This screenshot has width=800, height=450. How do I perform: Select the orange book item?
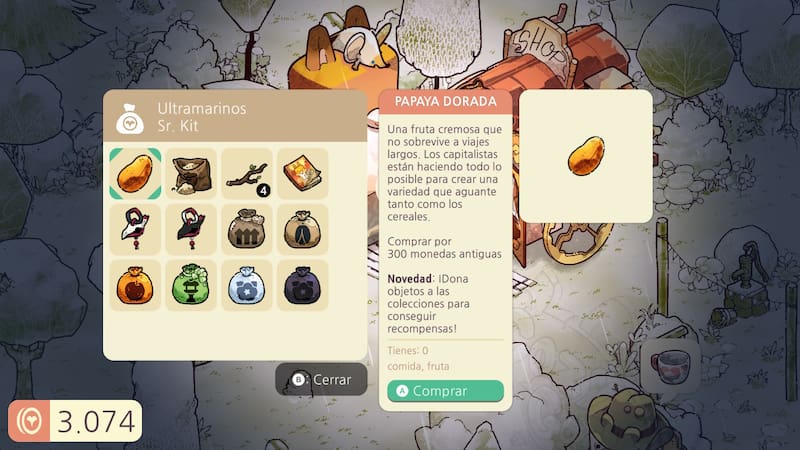pyautogui.click(x=303, y=174)
